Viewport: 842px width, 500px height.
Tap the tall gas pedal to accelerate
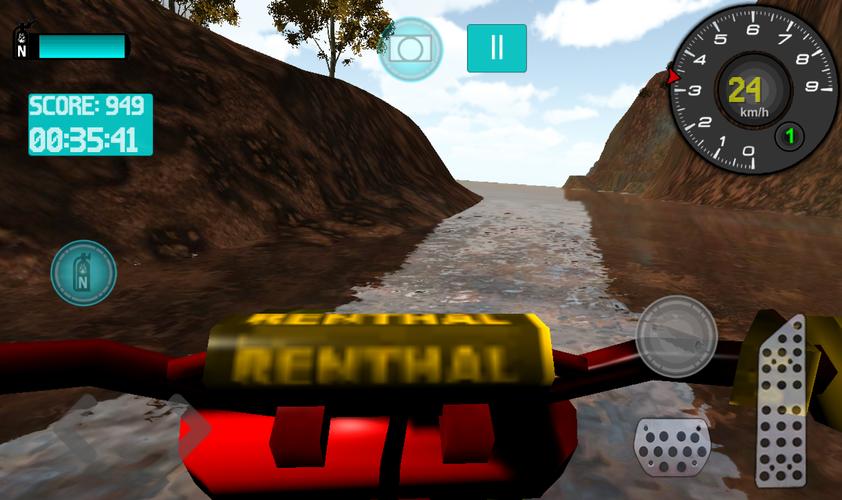coord(781,400)
